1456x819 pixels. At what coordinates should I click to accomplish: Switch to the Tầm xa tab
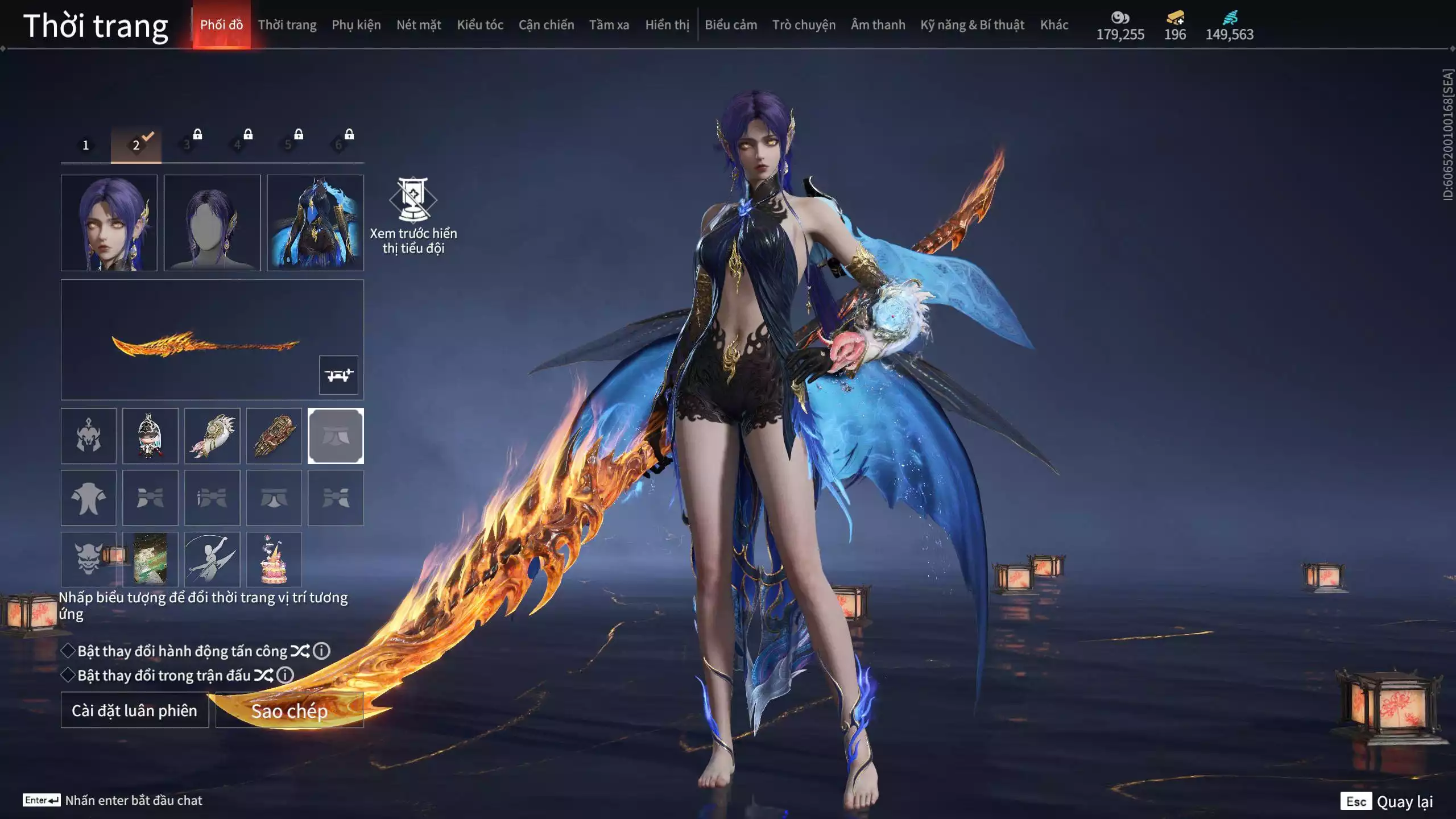click(609, 25)
